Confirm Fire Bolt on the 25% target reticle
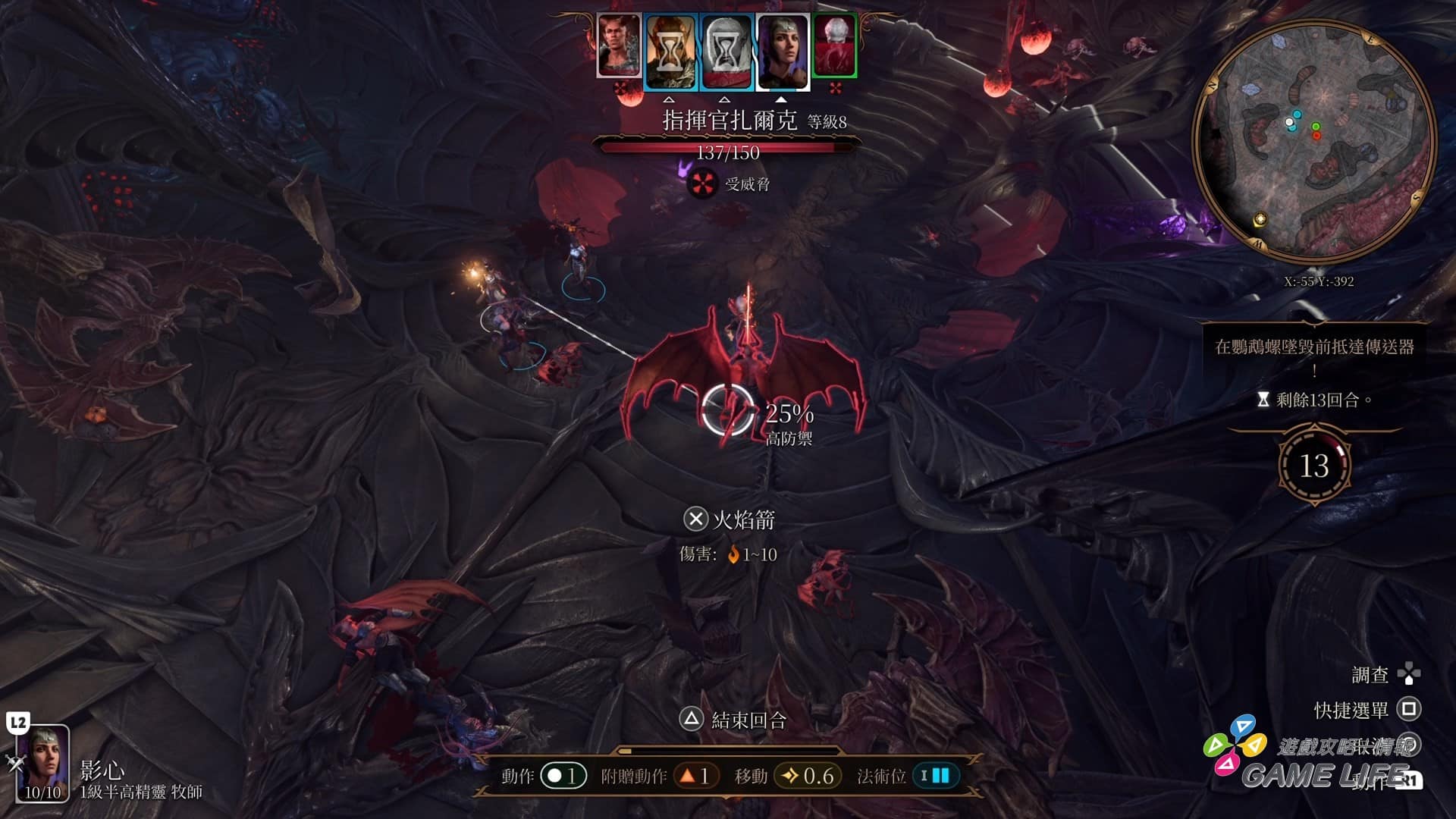The height and width of the screenshot is (819, 1456). pyautogui.click(x=727, y=411)
